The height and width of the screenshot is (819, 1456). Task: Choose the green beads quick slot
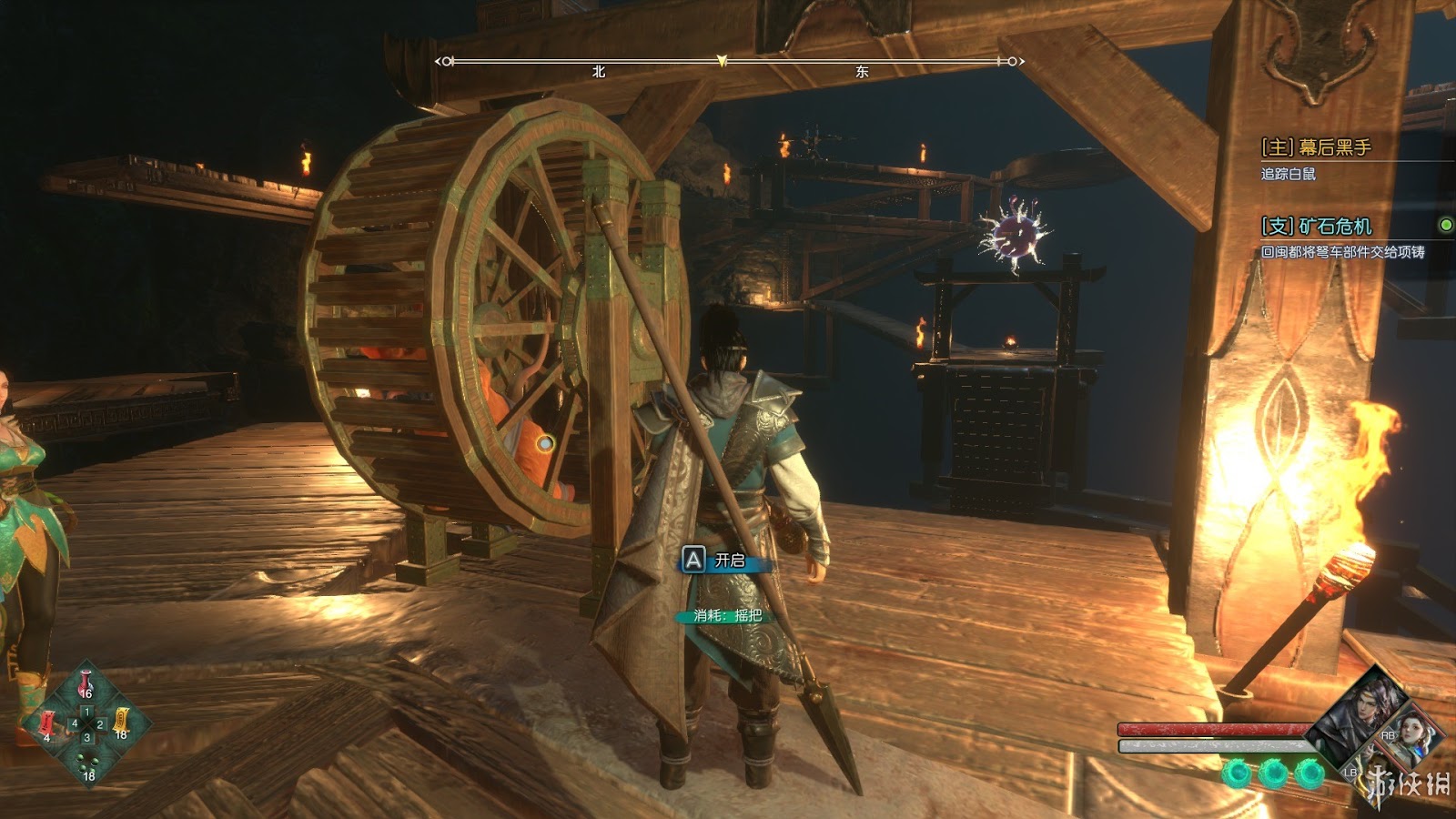(87, 764)
